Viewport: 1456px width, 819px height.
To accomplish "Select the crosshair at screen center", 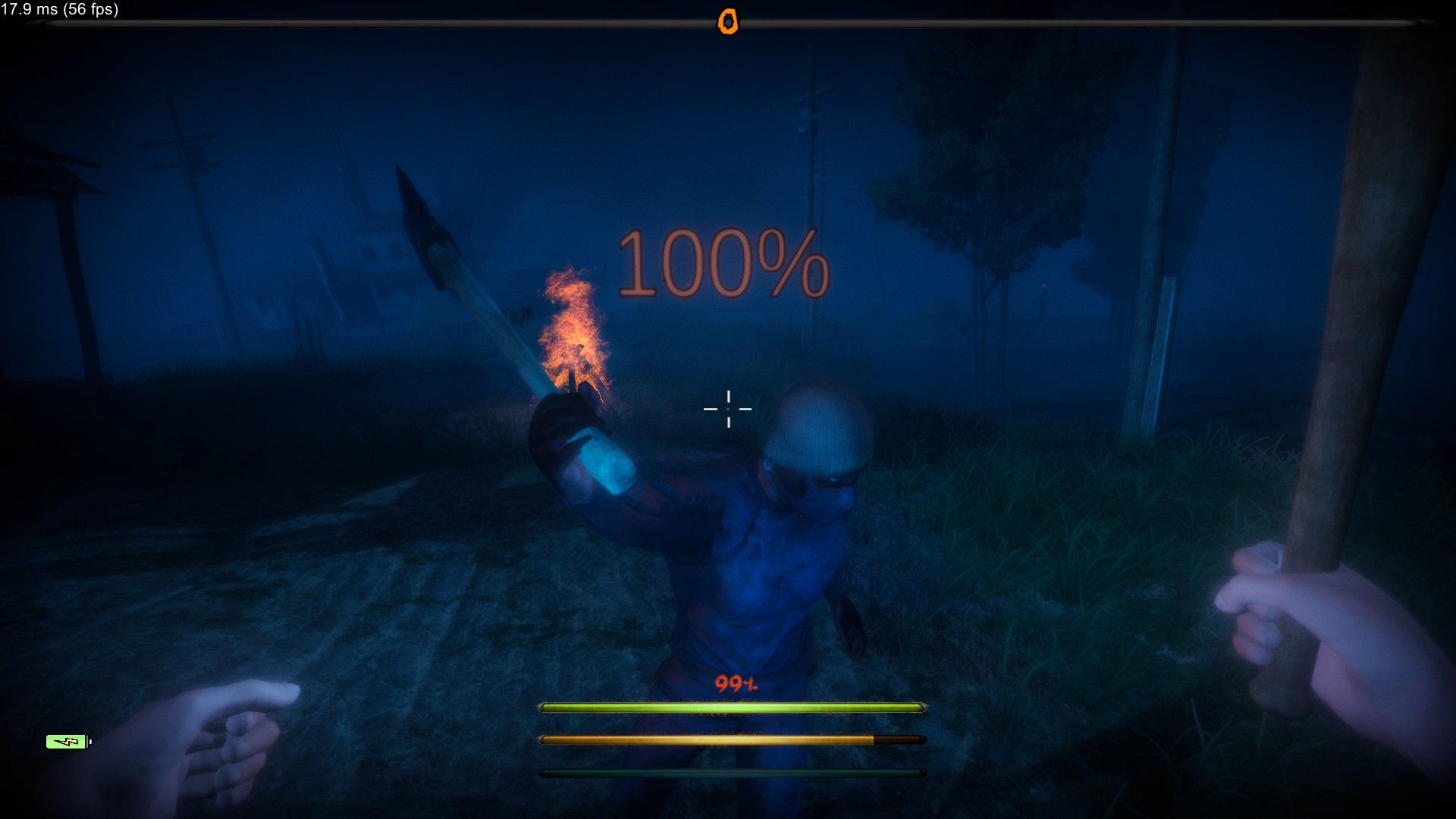I will (x=729, y=409).
